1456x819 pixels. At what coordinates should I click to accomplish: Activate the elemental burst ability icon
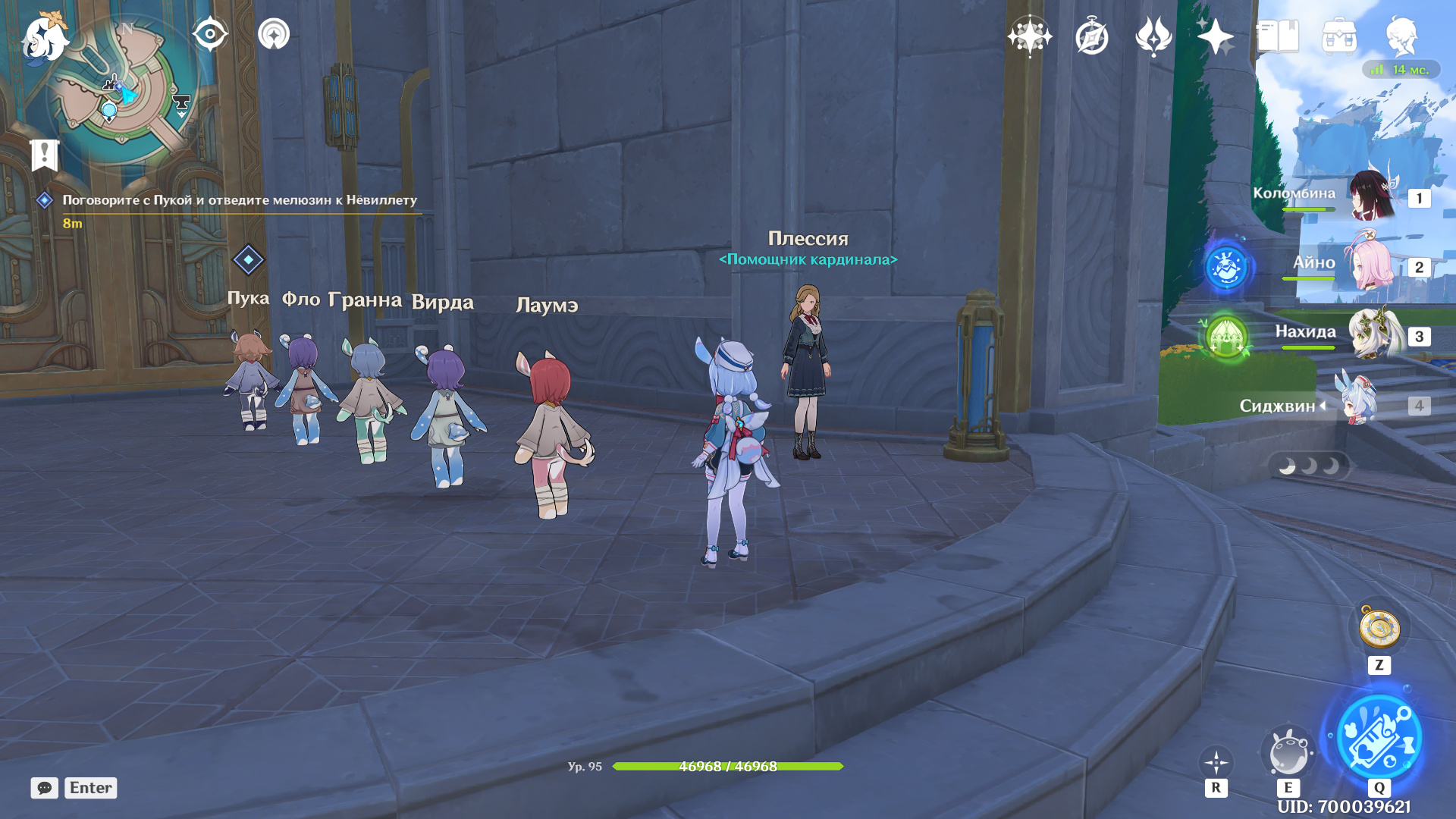(x=1379, y=738)
